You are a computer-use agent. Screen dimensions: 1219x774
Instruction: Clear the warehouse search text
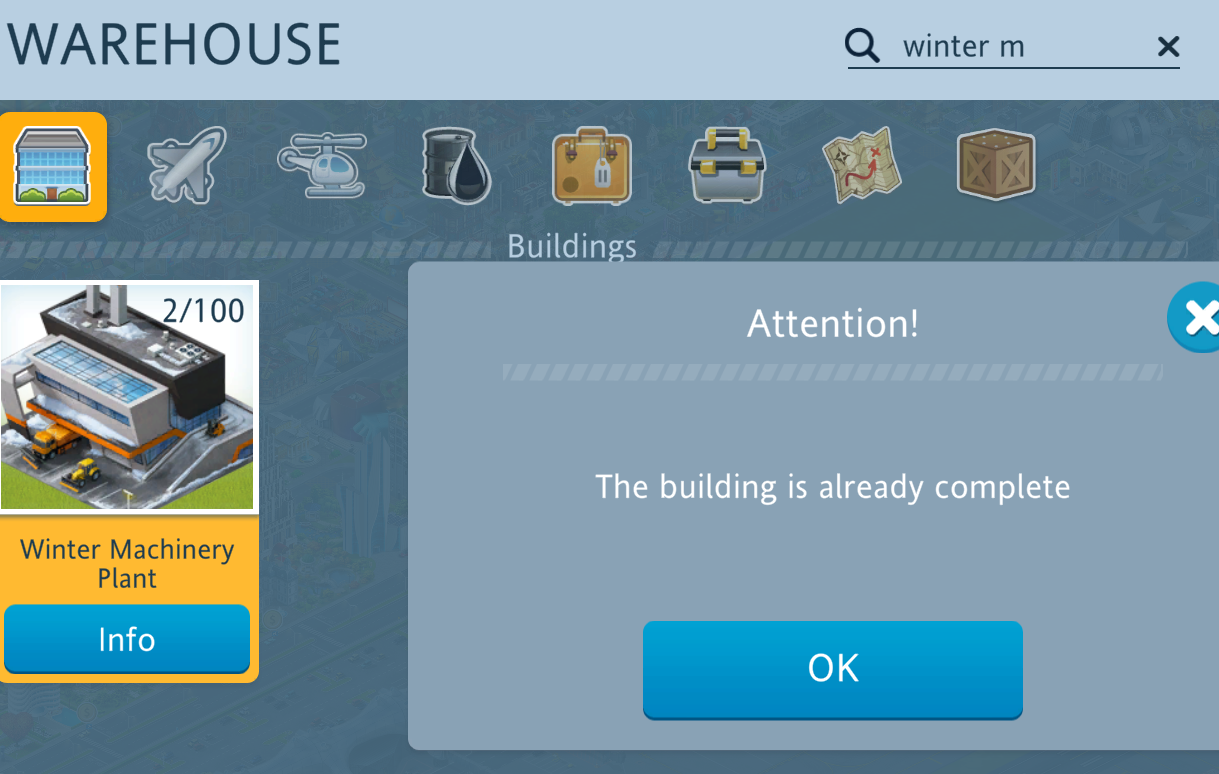tap(1167, 46)
